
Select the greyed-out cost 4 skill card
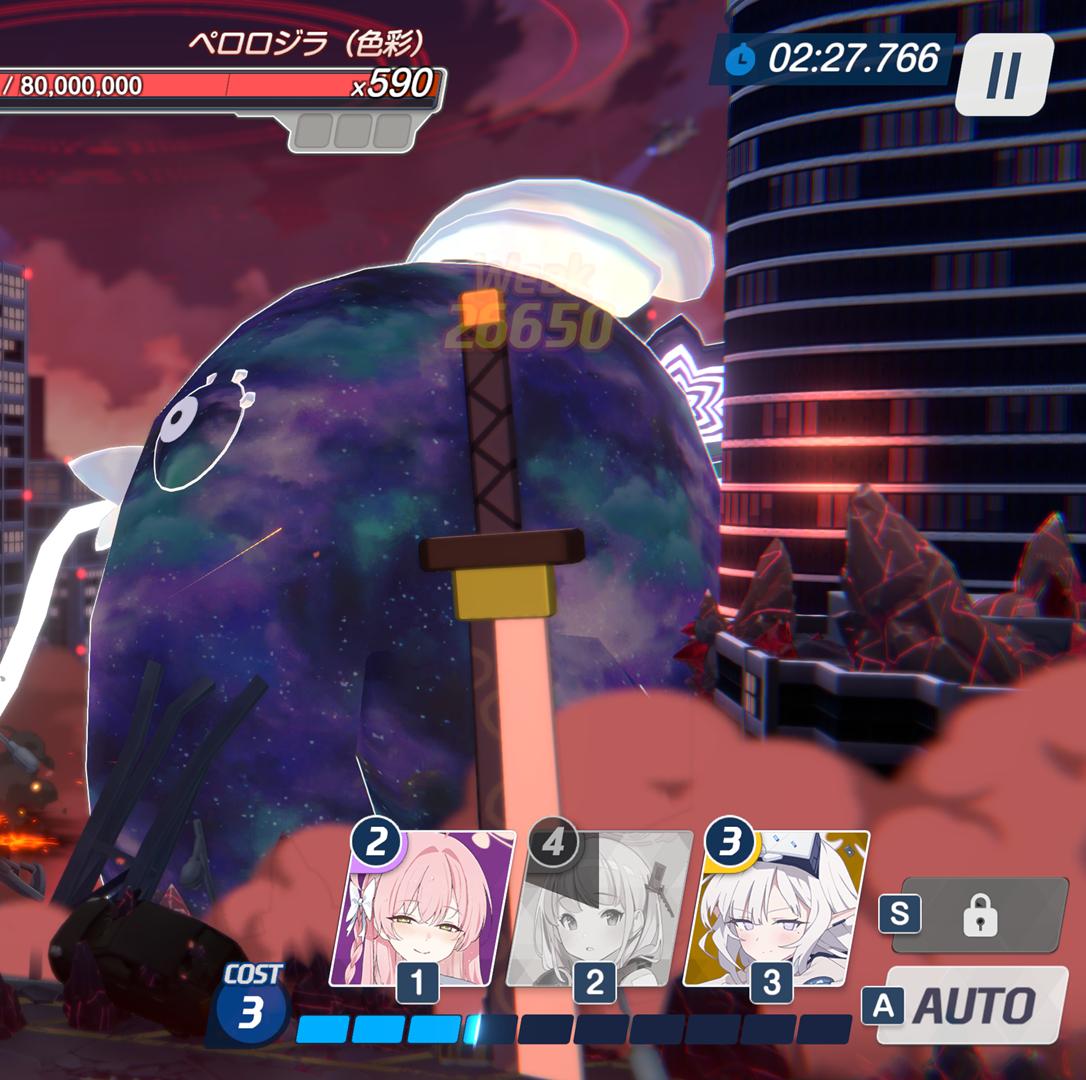(598, 908)
